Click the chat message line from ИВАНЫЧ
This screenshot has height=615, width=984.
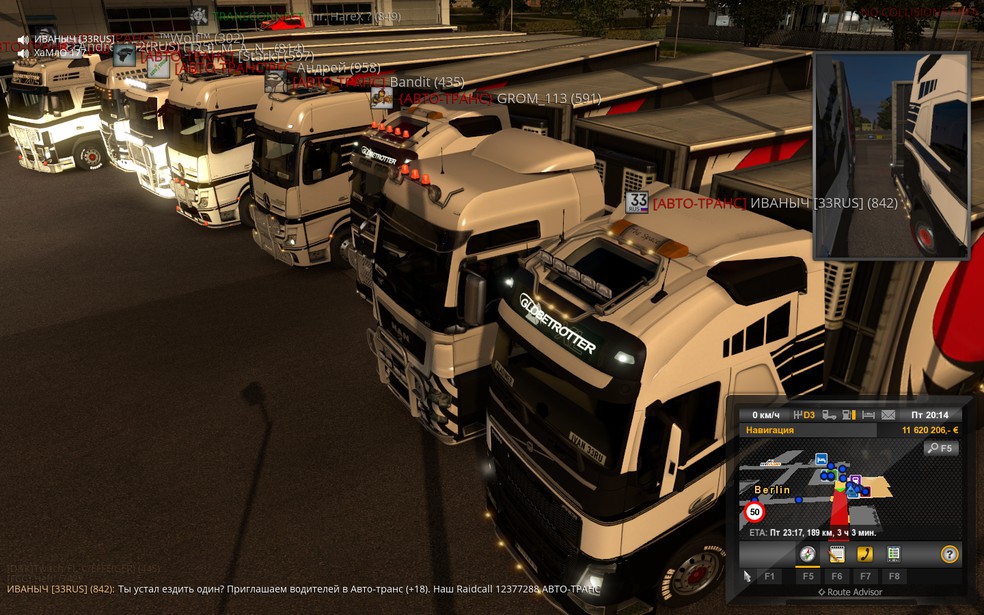click(x=300, y=589)
